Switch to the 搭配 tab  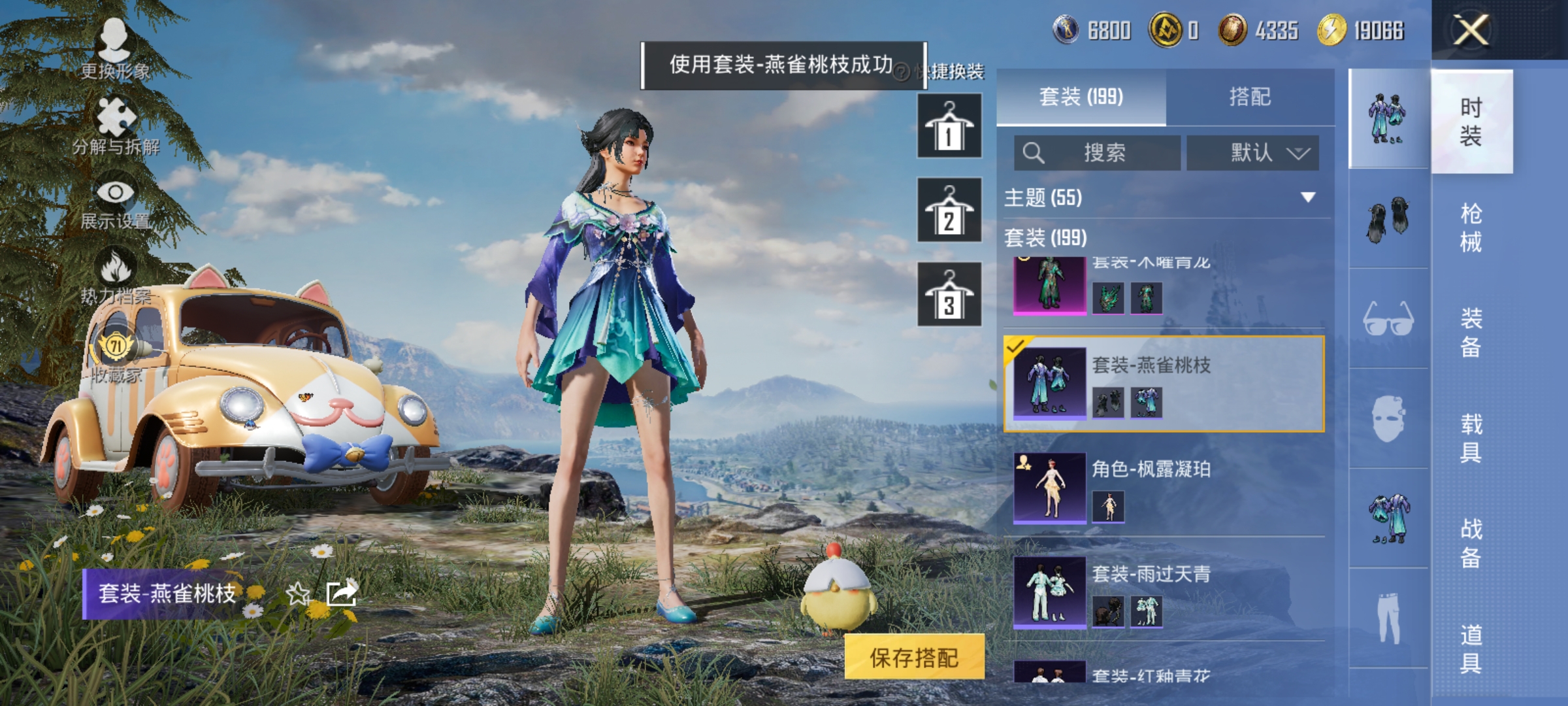coord(1249,97)
